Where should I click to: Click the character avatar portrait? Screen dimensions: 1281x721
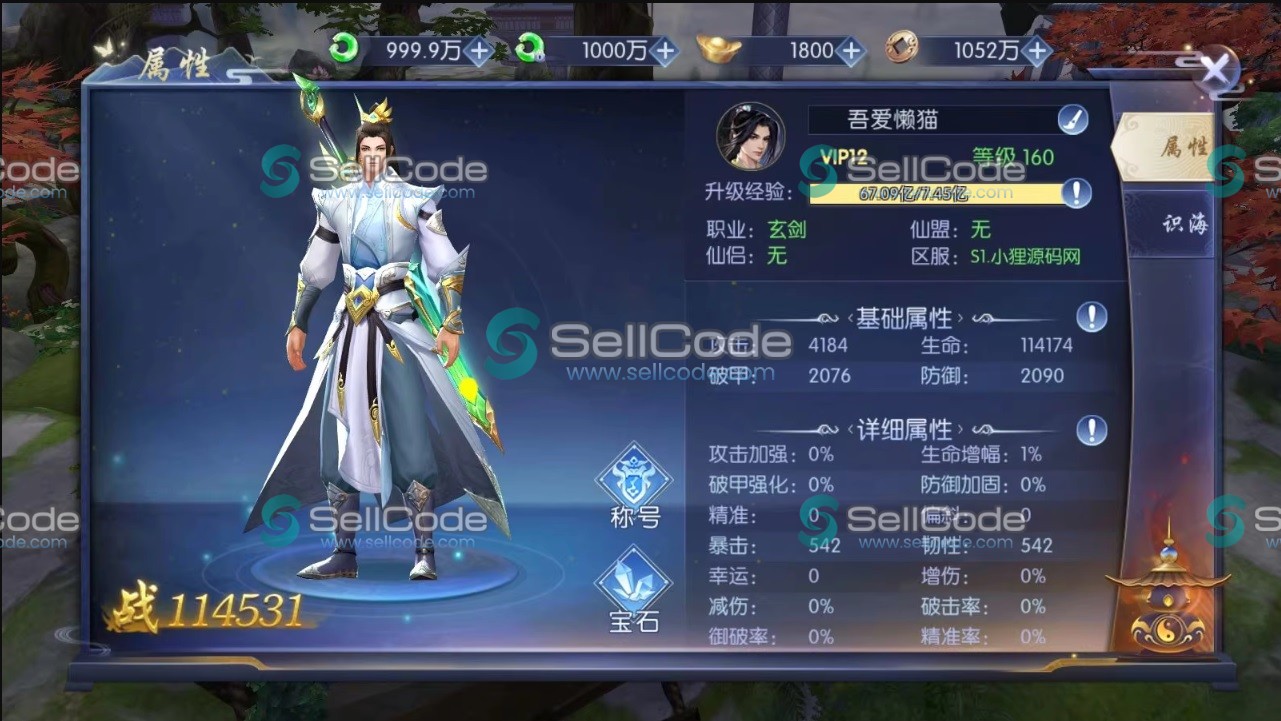[750, 132]
